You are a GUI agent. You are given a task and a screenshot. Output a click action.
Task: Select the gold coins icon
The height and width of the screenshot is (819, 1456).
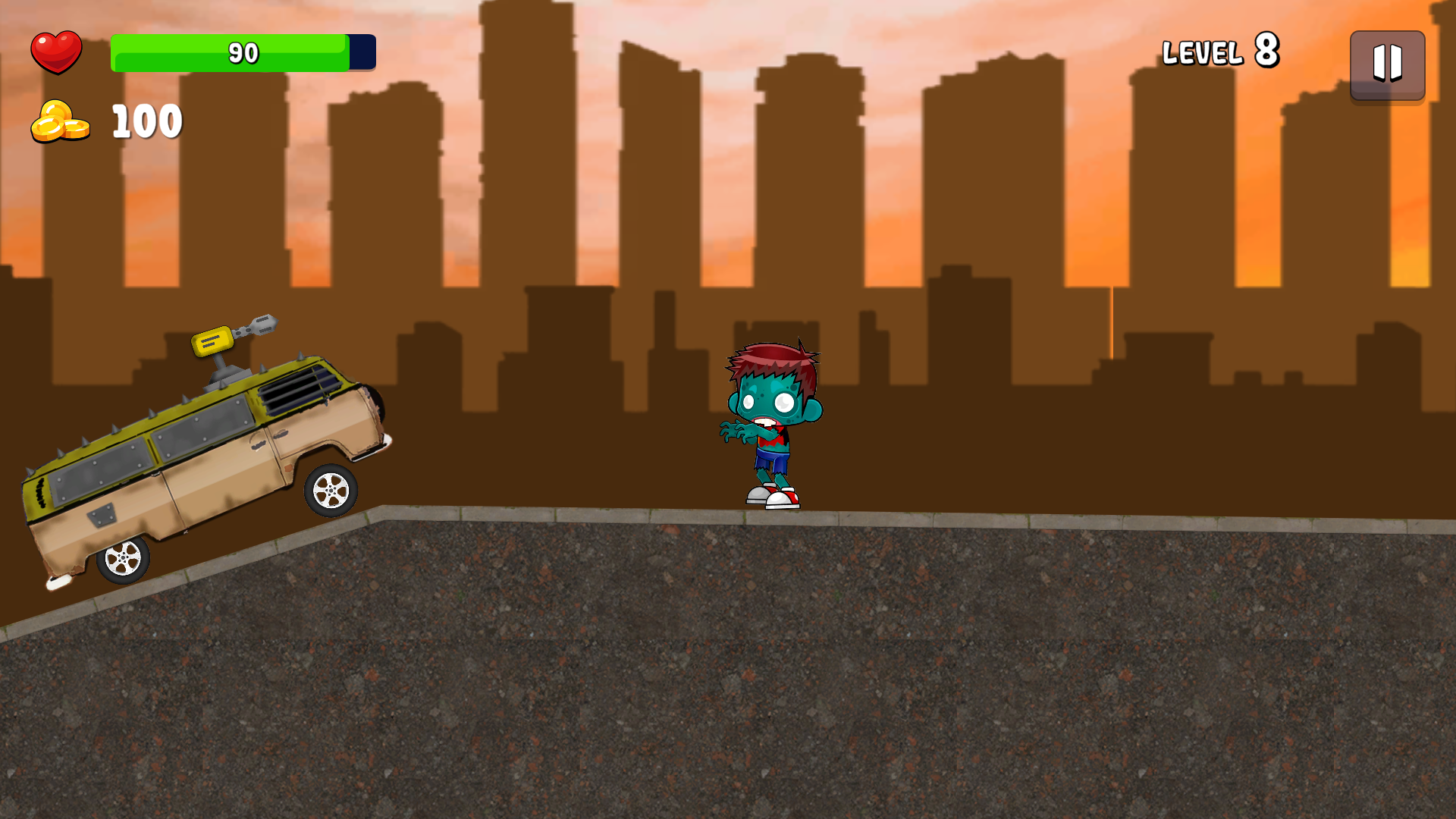pos(61,121)
